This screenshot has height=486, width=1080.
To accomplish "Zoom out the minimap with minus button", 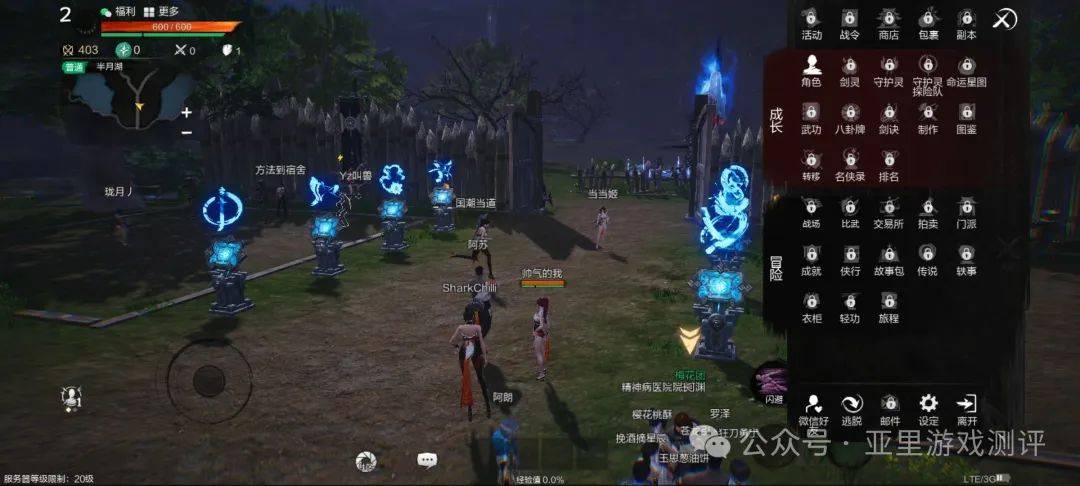I will pos(186,132).
